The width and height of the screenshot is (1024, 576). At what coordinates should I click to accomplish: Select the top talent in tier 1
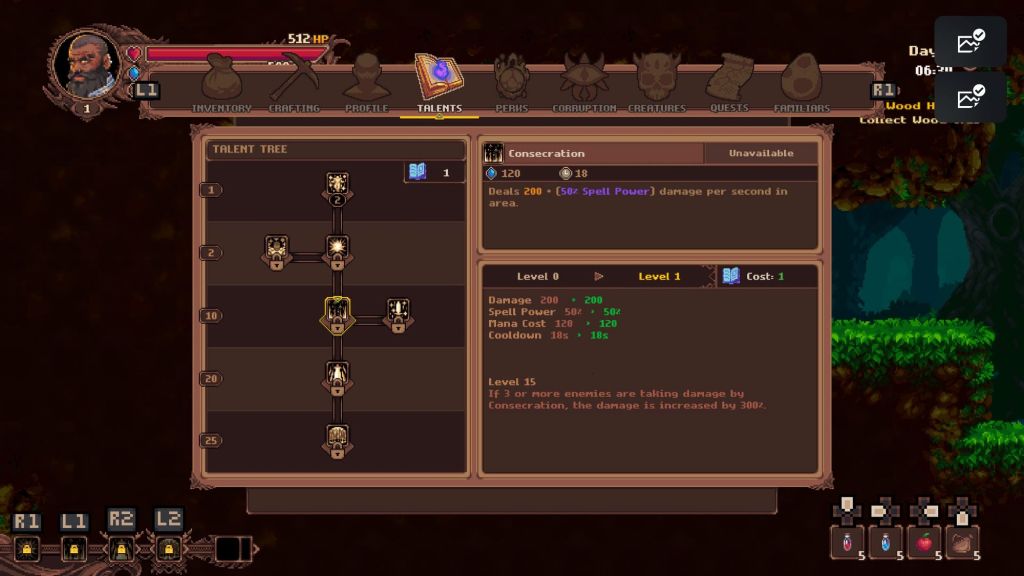337,187
